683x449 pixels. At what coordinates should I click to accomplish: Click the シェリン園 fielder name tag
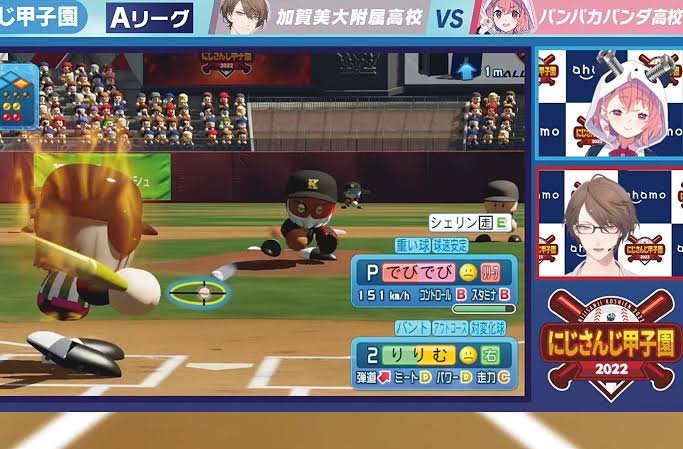tap(470, 223)
